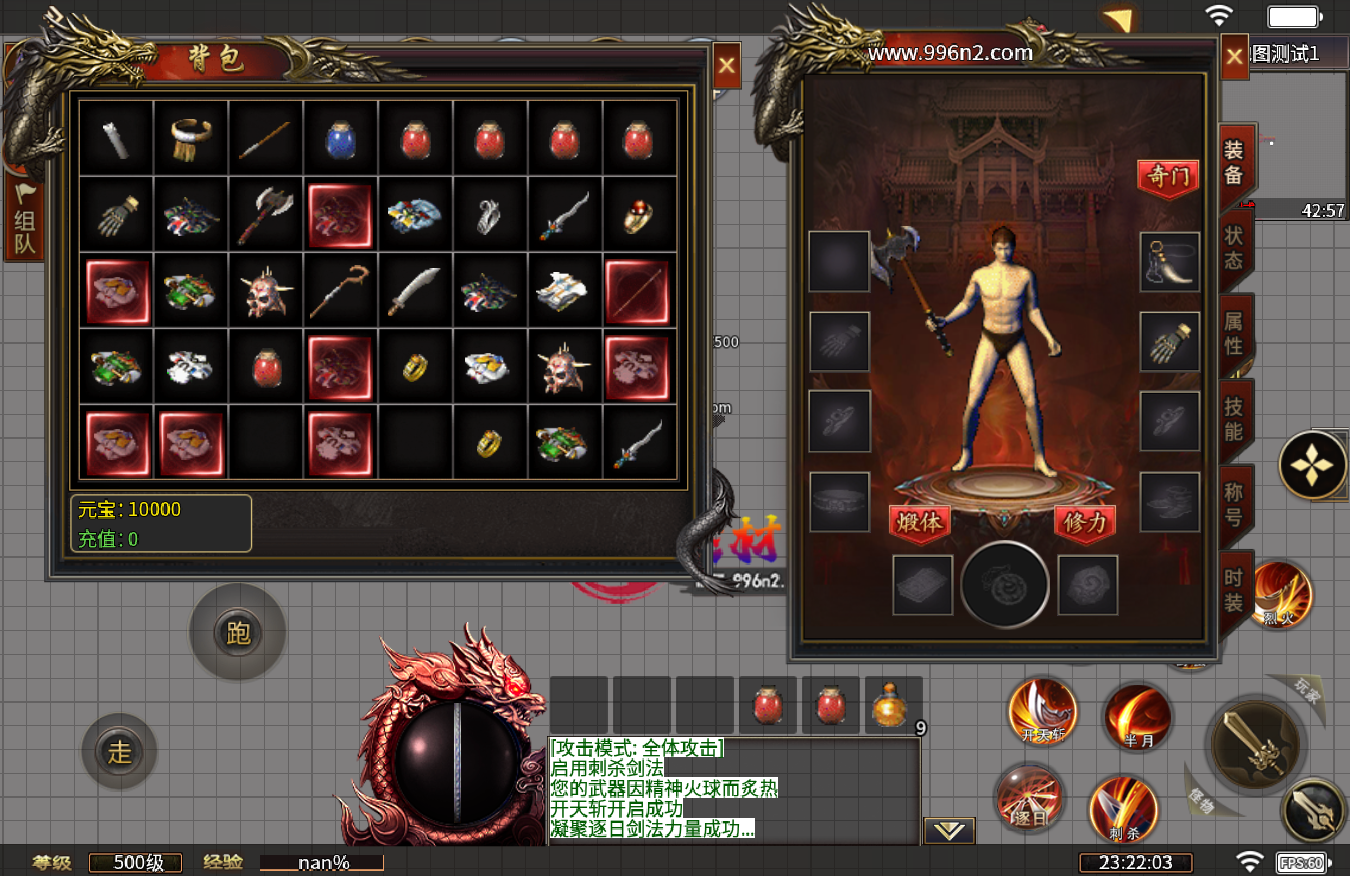Screen dimensions: 1350x876
Task: Use the 刺杀 assassinate skill
Action: (x=1123, y=808)
